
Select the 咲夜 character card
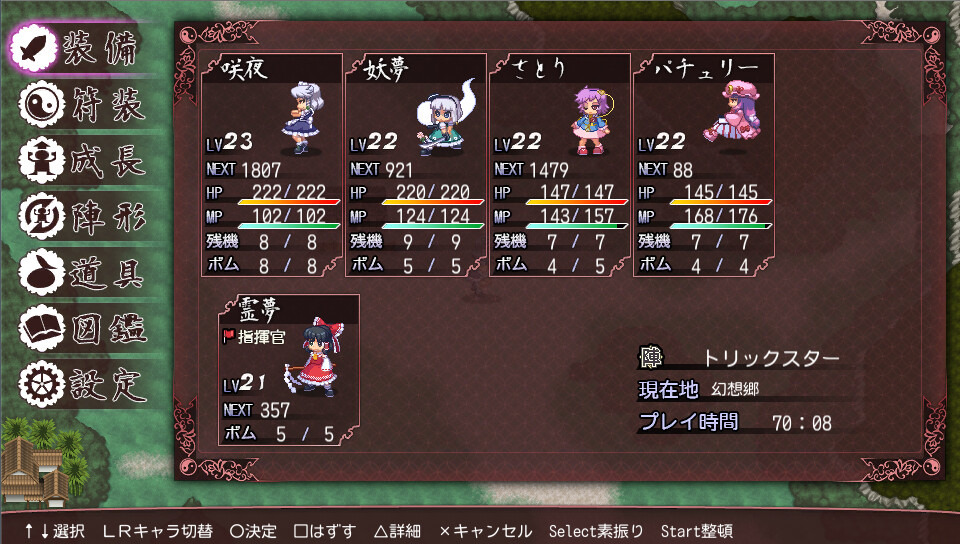click(x=271, y=165)
